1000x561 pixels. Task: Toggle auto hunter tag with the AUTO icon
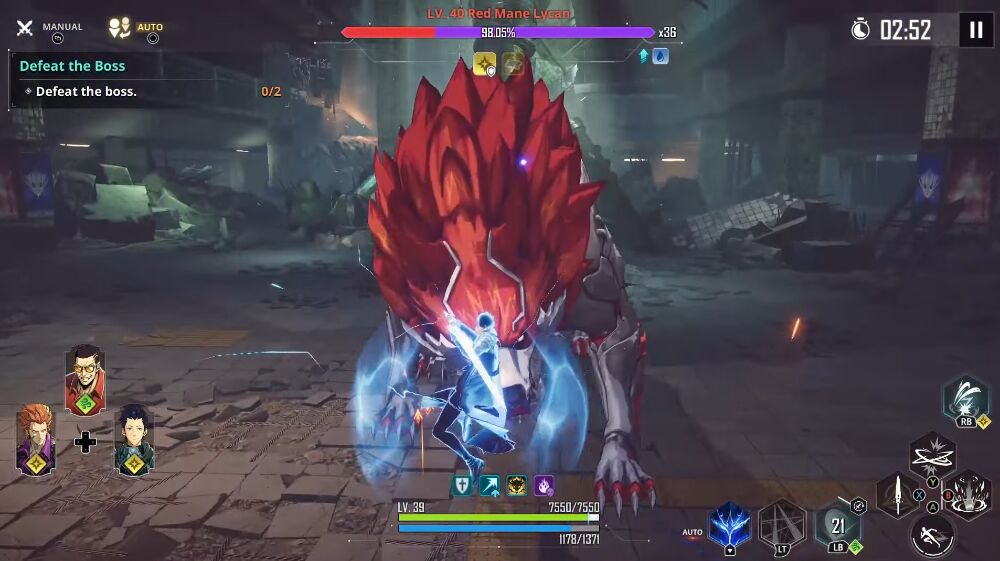click(120, 28)
